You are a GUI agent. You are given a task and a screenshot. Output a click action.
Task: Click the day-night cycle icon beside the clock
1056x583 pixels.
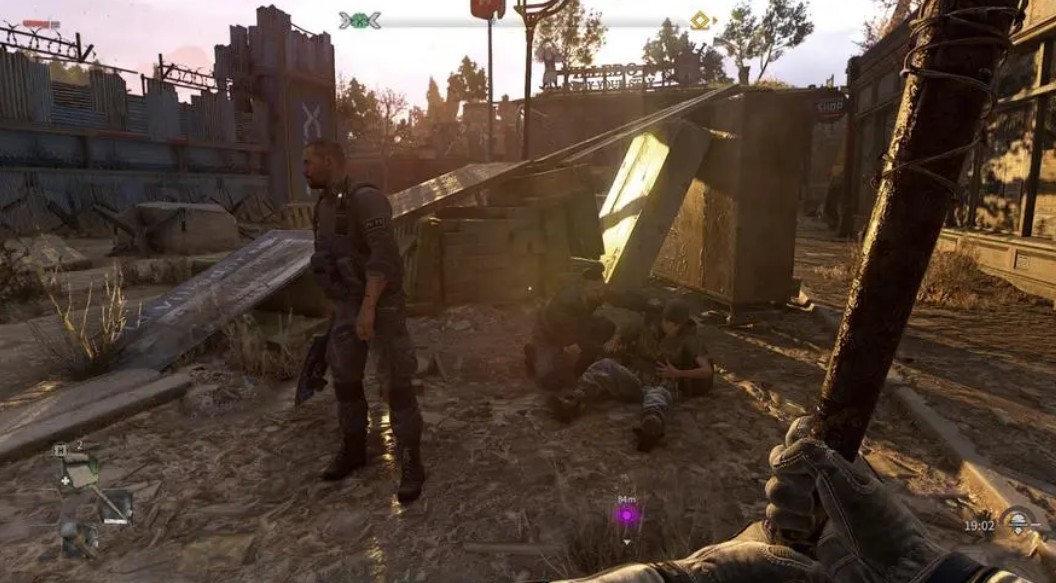pyautogui.click(x=1018, y=522)
